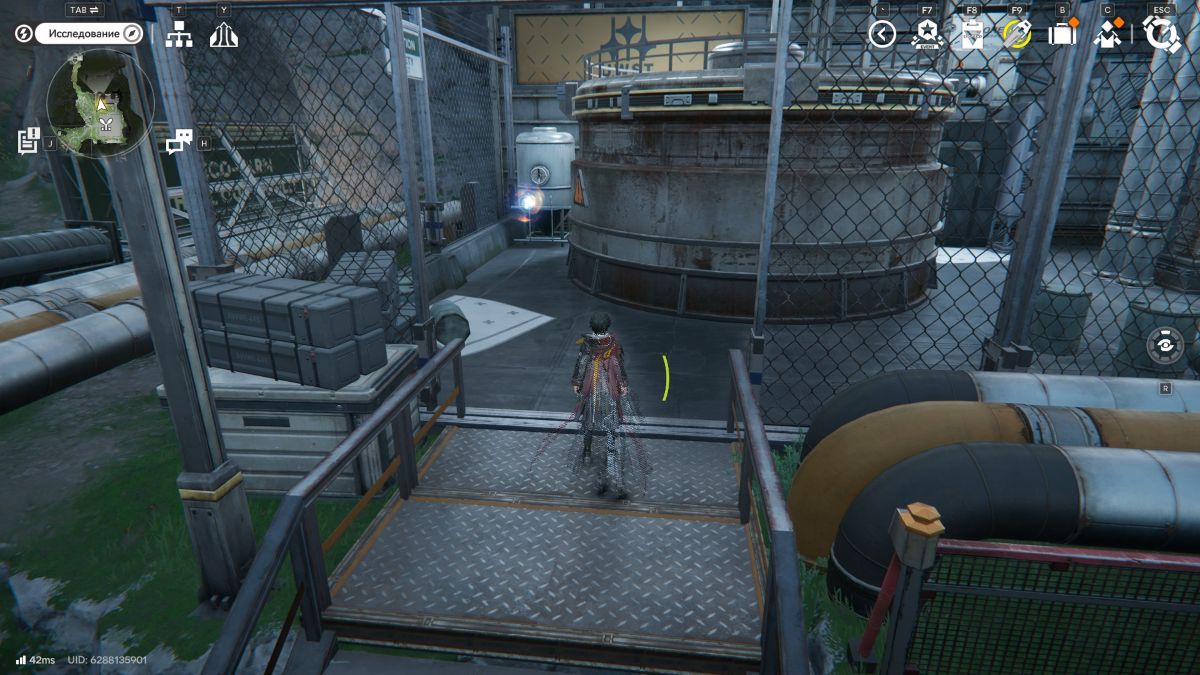1200x675 pixels.
Task: Open the Event star badge icon
Action: point(927,35)
